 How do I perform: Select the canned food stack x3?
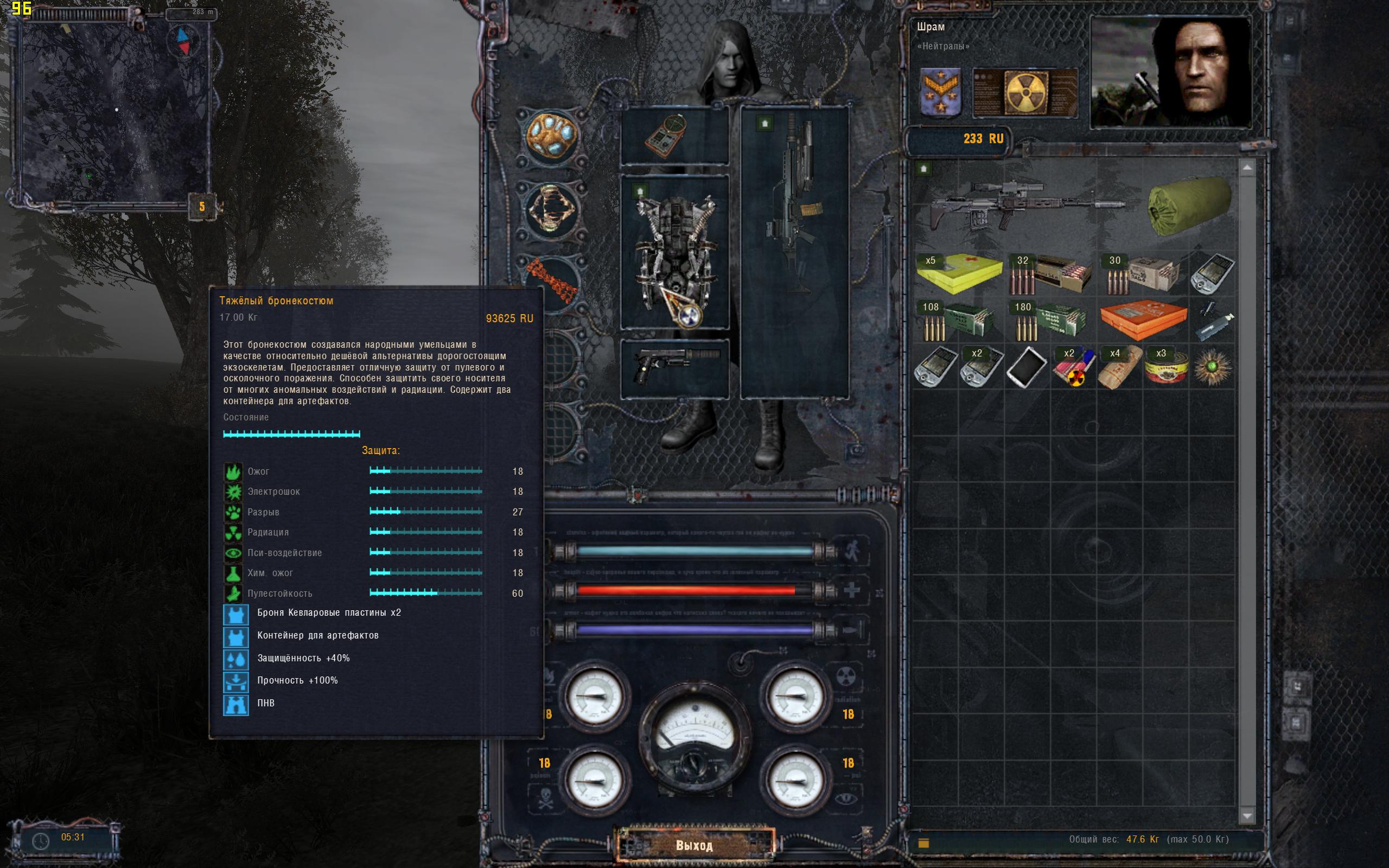[x=1165, y=367]
